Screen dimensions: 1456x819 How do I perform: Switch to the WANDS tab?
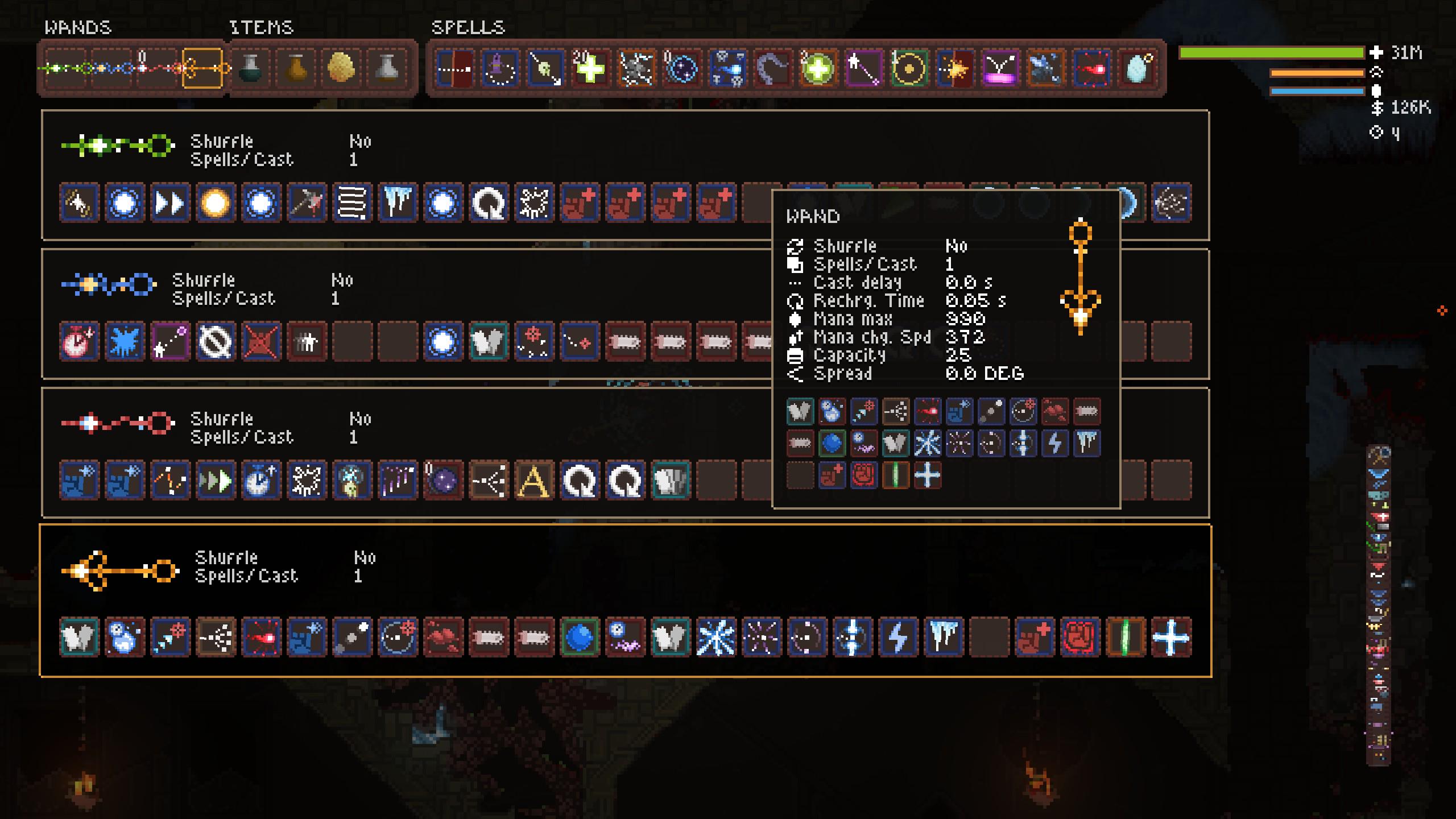(x=78, y=27)
